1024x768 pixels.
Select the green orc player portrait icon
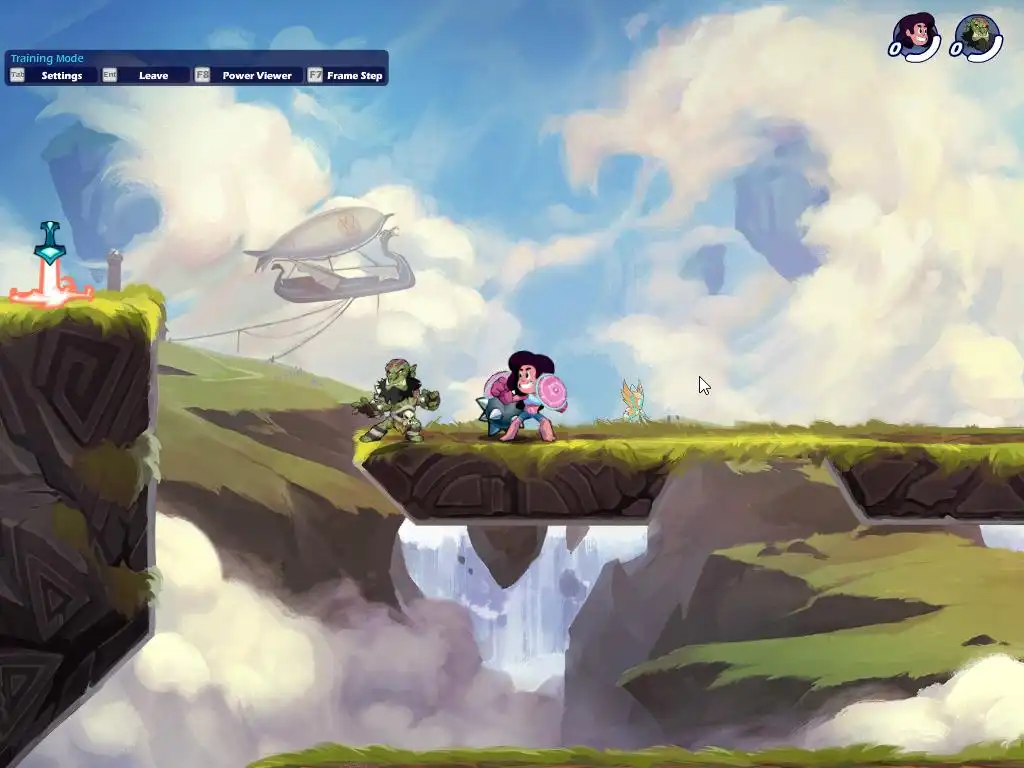[977, 37]
